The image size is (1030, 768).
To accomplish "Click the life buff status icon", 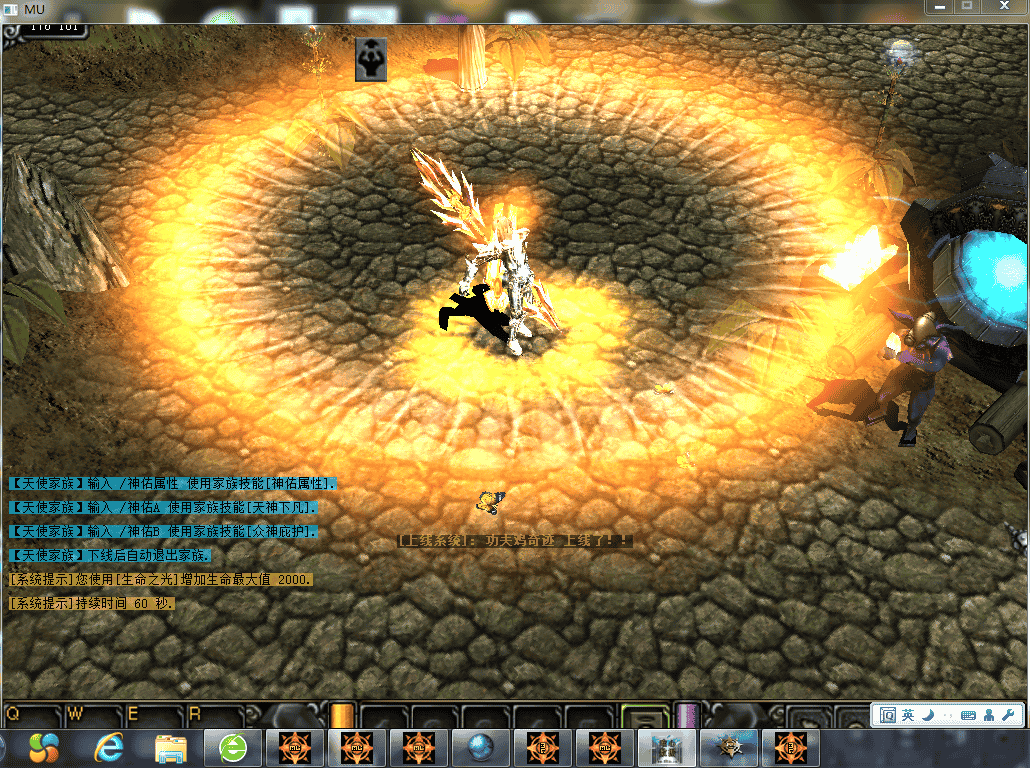I will click(371, 60).
